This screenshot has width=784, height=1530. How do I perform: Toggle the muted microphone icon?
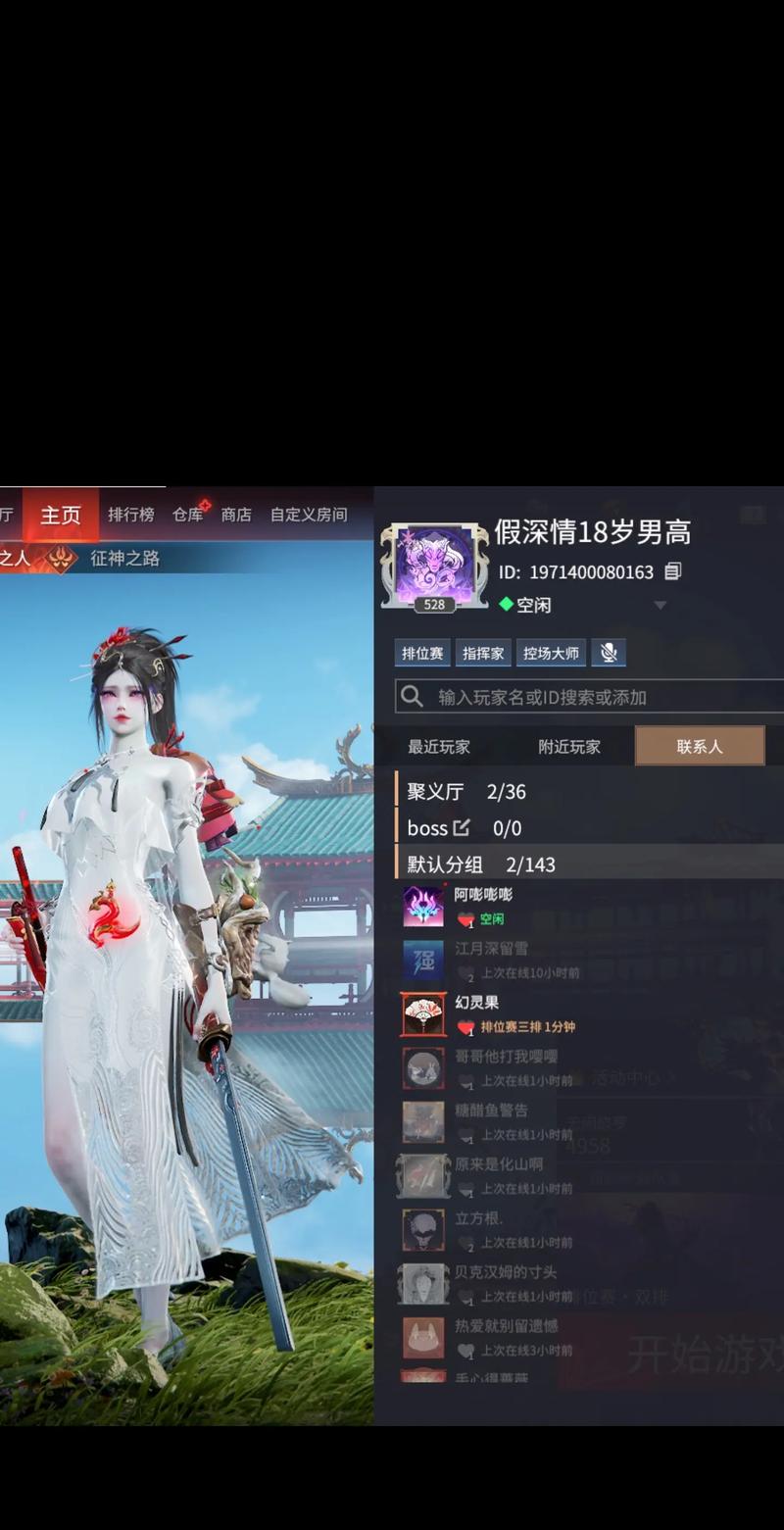point(609,653)
